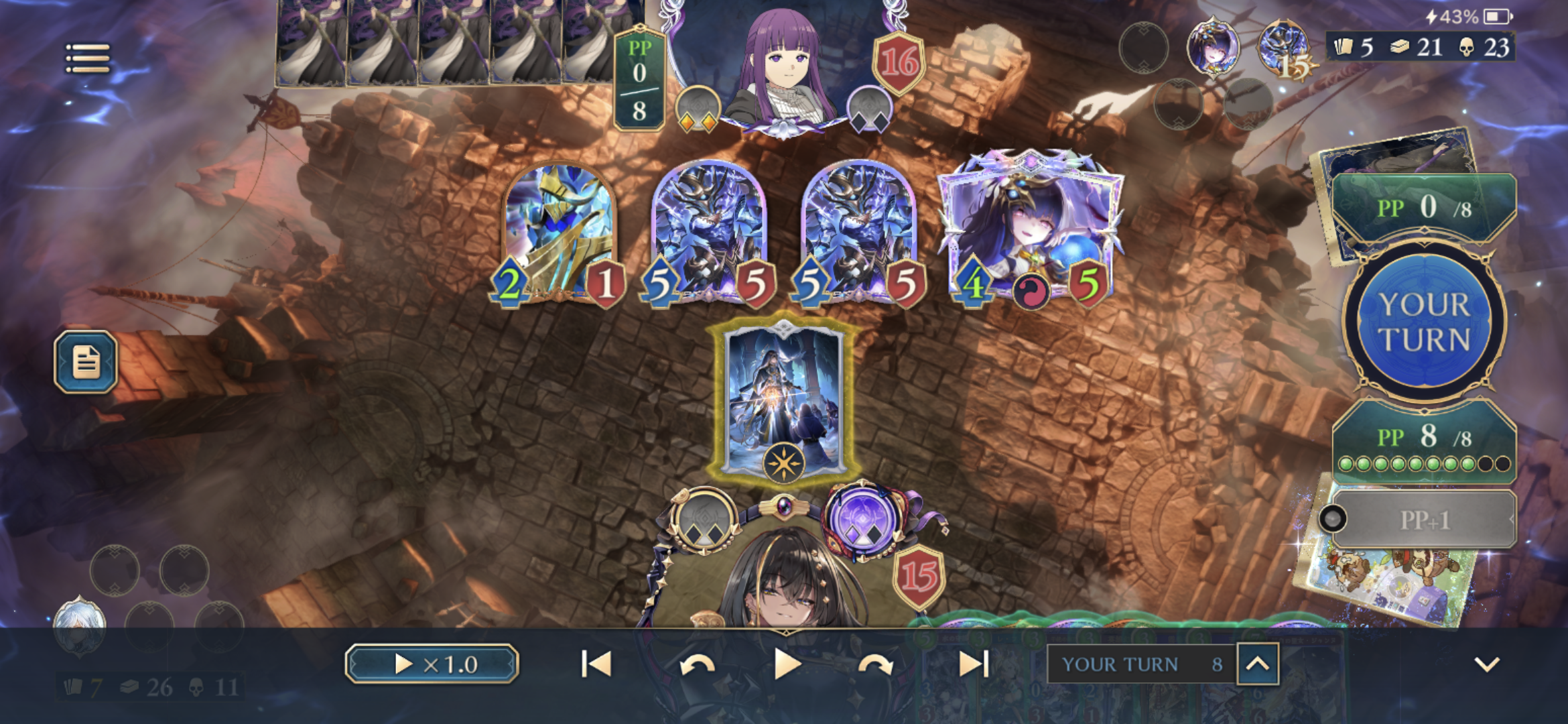
Task: Inspect the opponent's dark-haired girl crest icon
Action: point(1214,47)
